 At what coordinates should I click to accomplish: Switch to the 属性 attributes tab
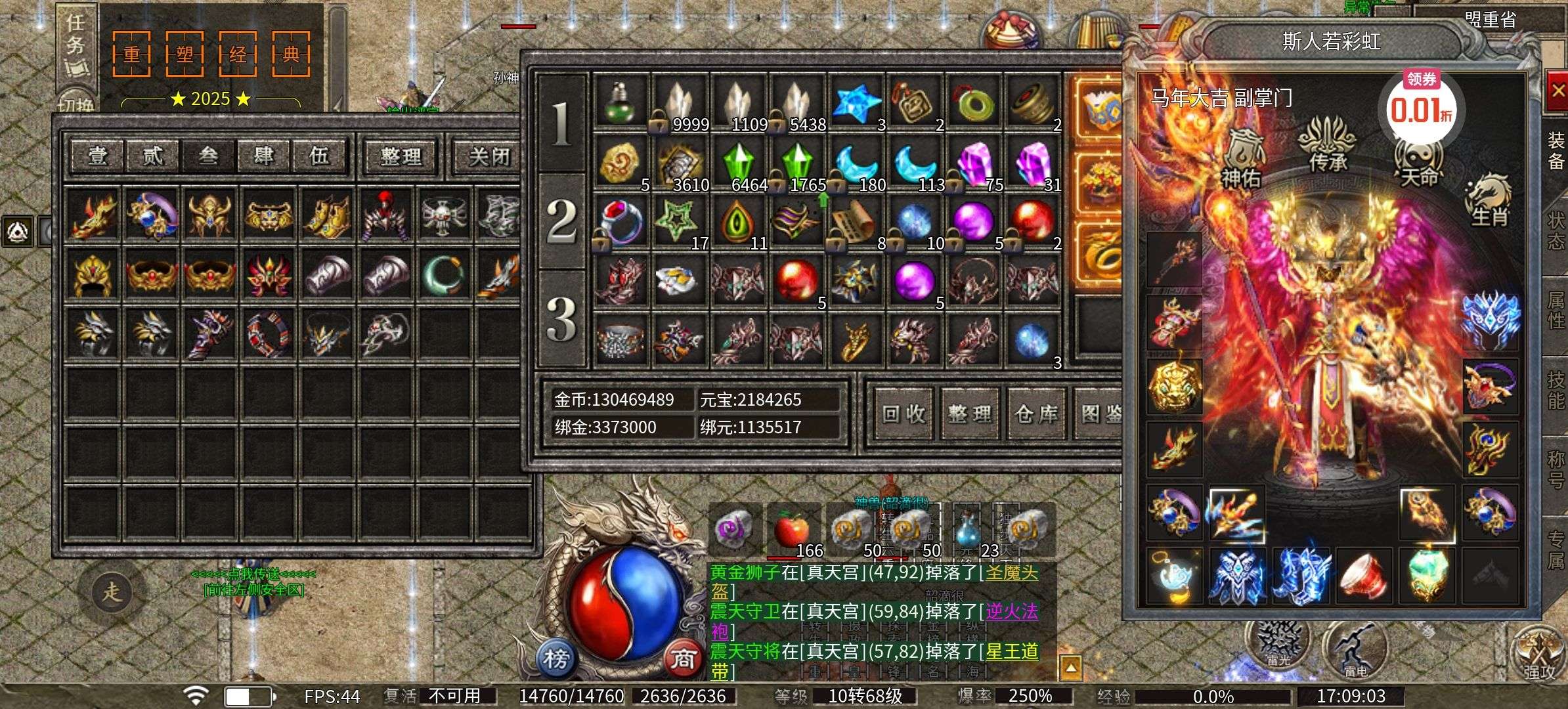coord(1556,310)
